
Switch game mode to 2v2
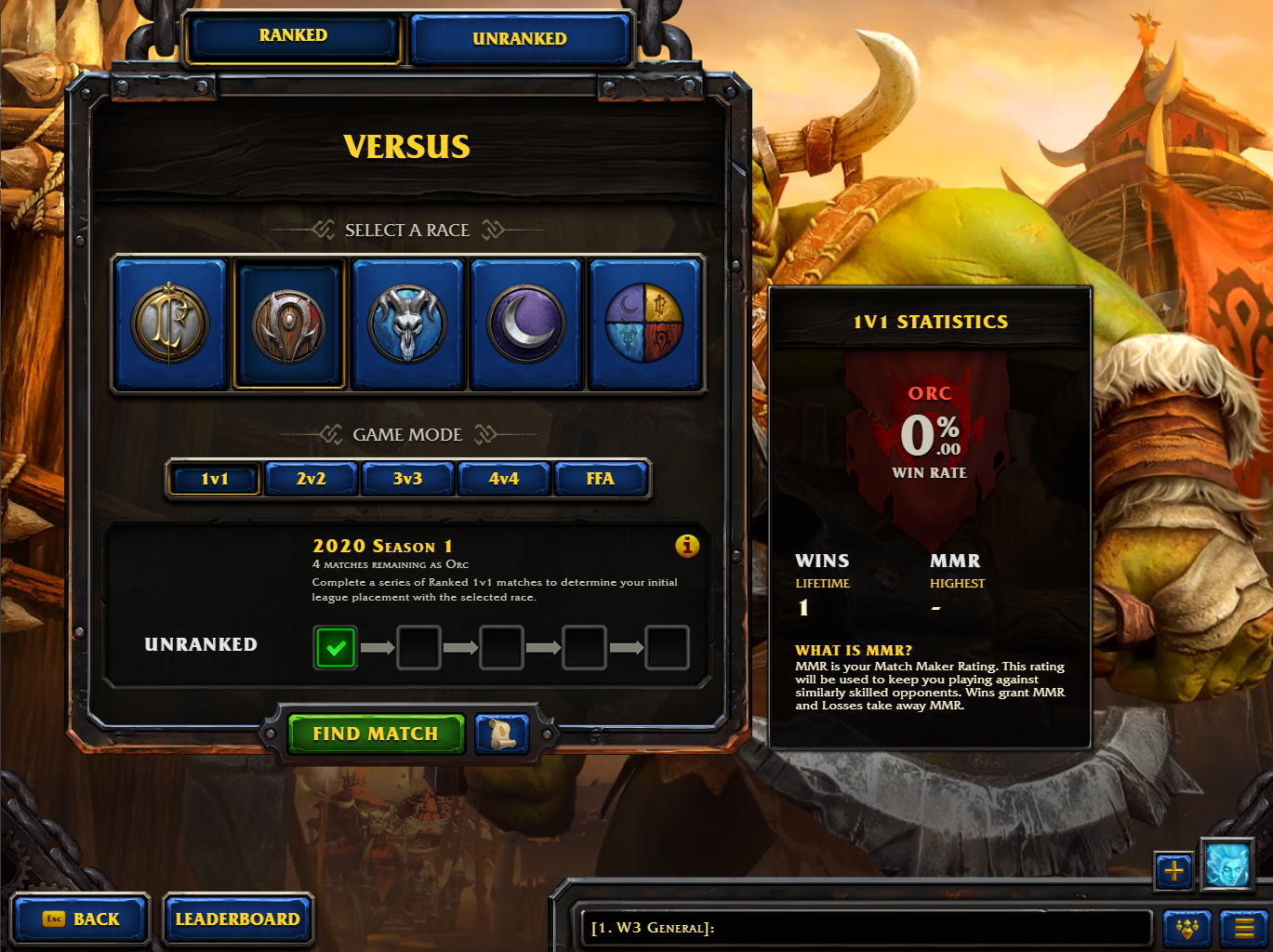(x=311, y=479)
